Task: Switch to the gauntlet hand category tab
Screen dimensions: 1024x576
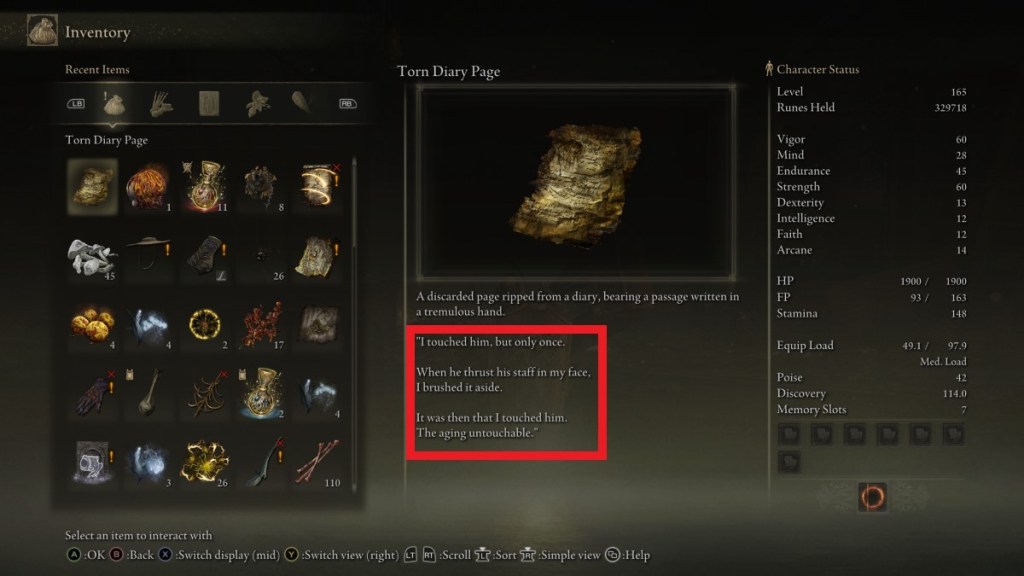Action: (161, 102)
